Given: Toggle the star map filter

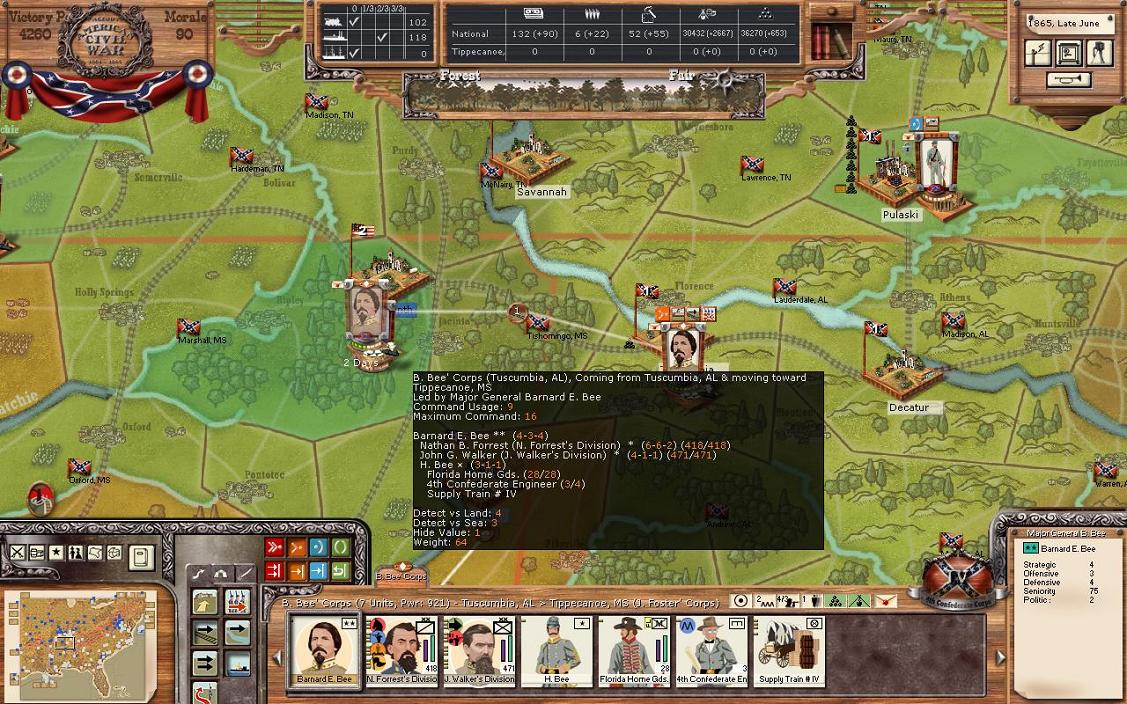Looking at the screenshot, I should click(x=56, y=553).
